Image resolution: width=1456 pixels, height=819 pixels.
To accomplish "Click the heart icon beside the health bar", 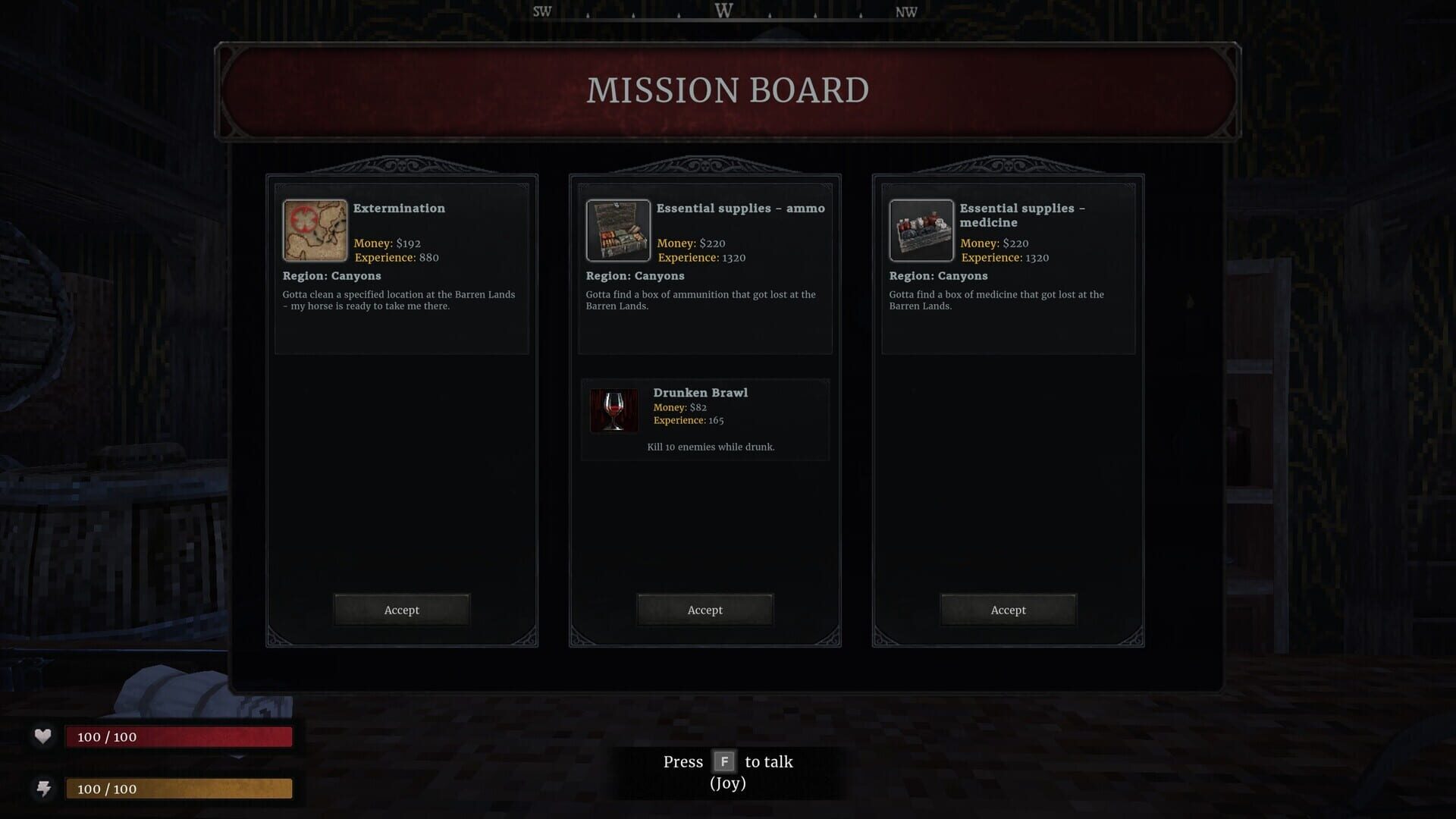I will click(42, 734).
